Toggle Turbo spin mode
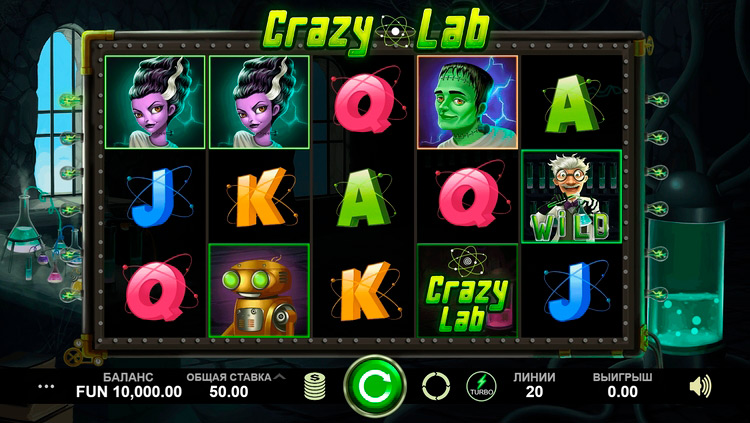Screen dimensions: 750x423 [481, 385]
